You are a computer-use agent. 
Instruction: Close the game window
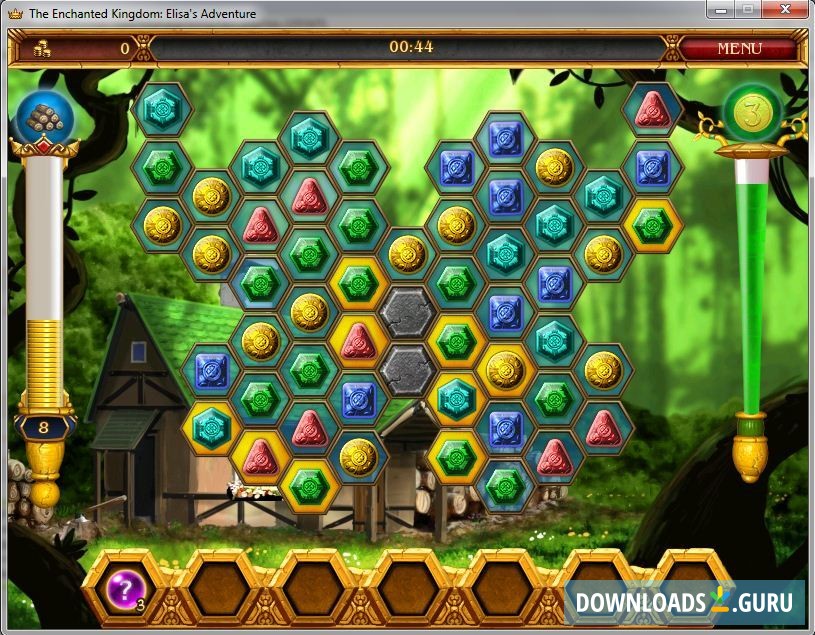[x=786, y=10]
